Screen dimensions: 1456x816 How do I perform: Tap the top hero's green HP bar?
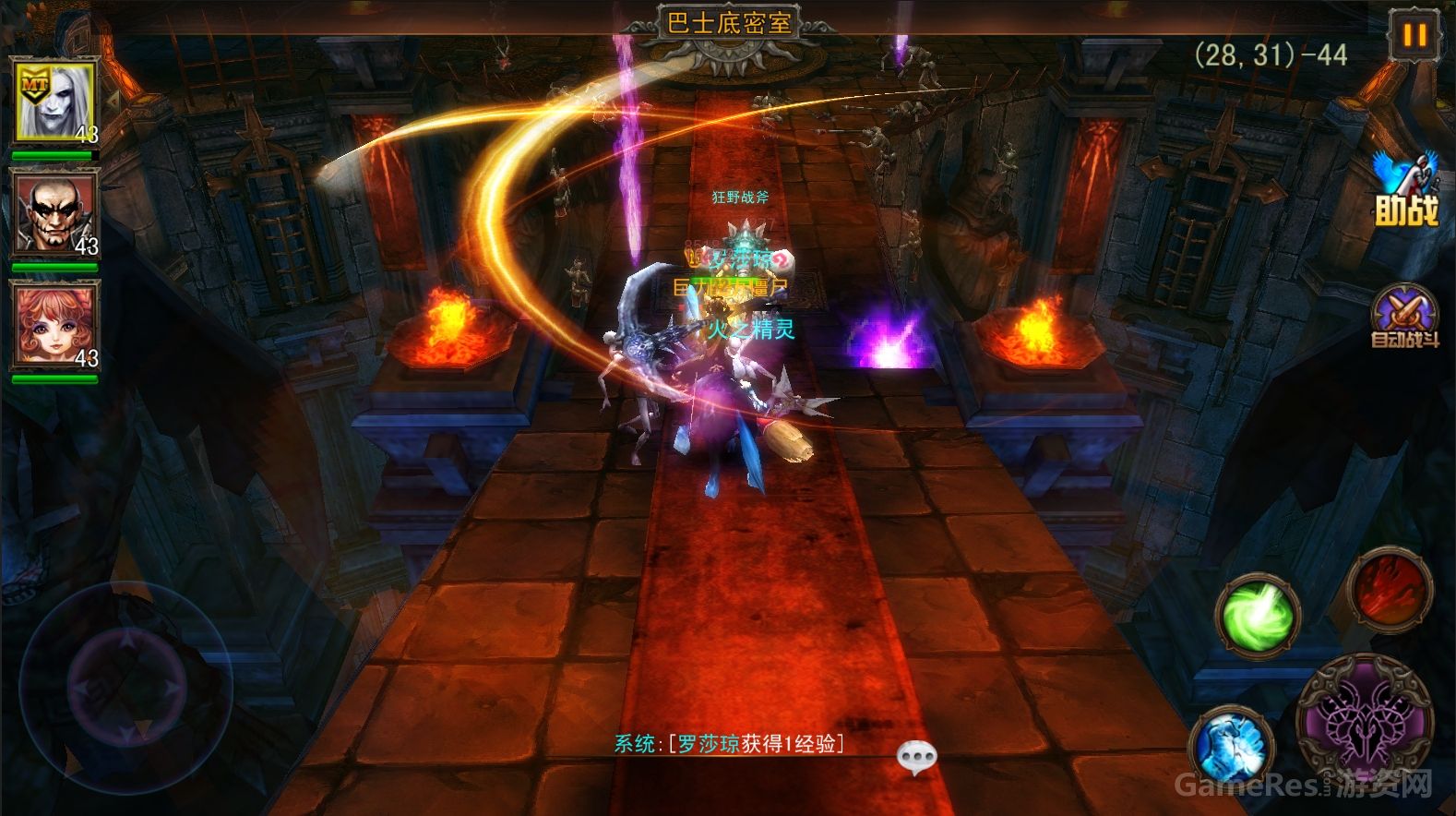pyautogui.click(x=55, y=156)
